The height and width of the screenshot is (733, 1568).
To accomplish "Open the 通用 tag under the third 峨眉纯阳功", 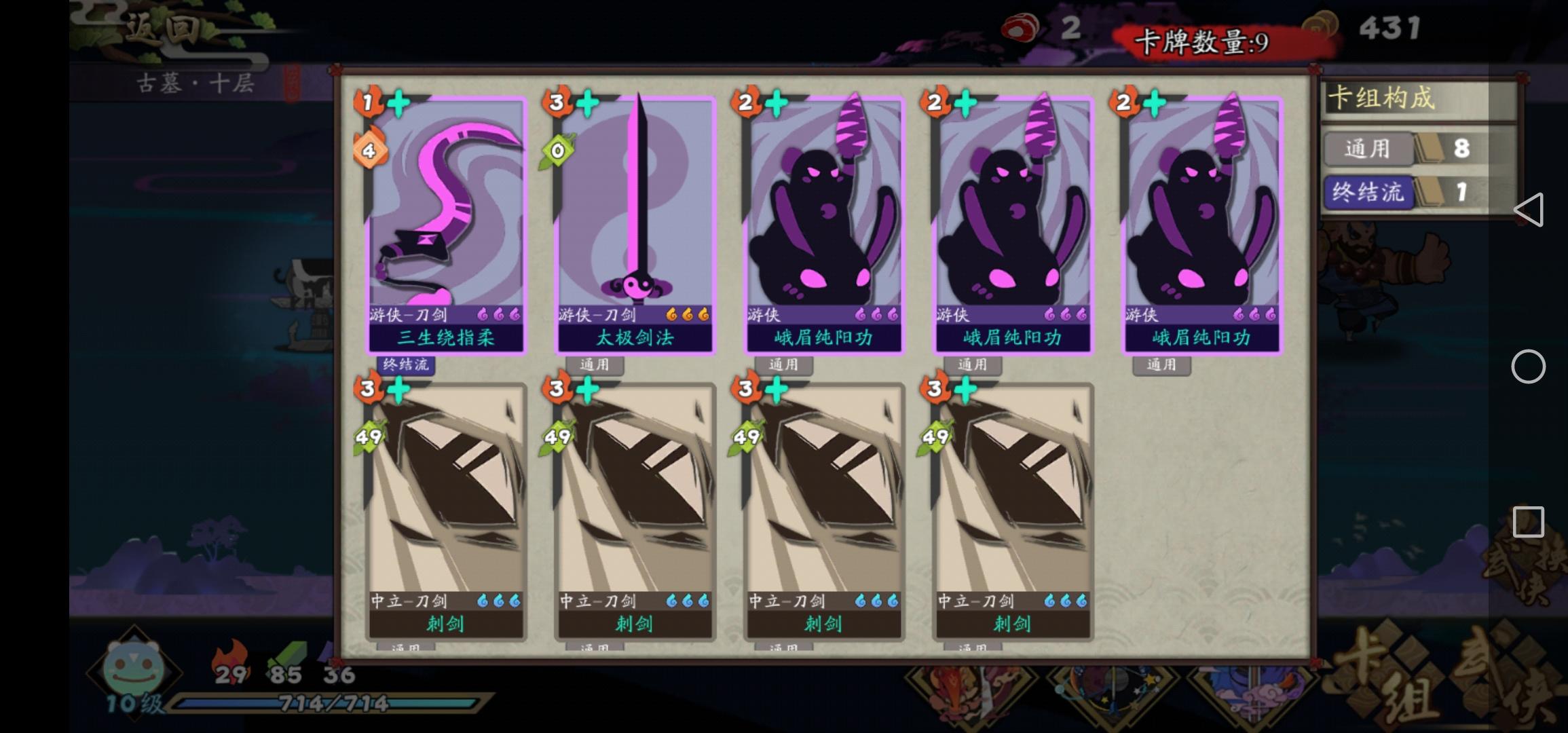I will [1162, 366].
